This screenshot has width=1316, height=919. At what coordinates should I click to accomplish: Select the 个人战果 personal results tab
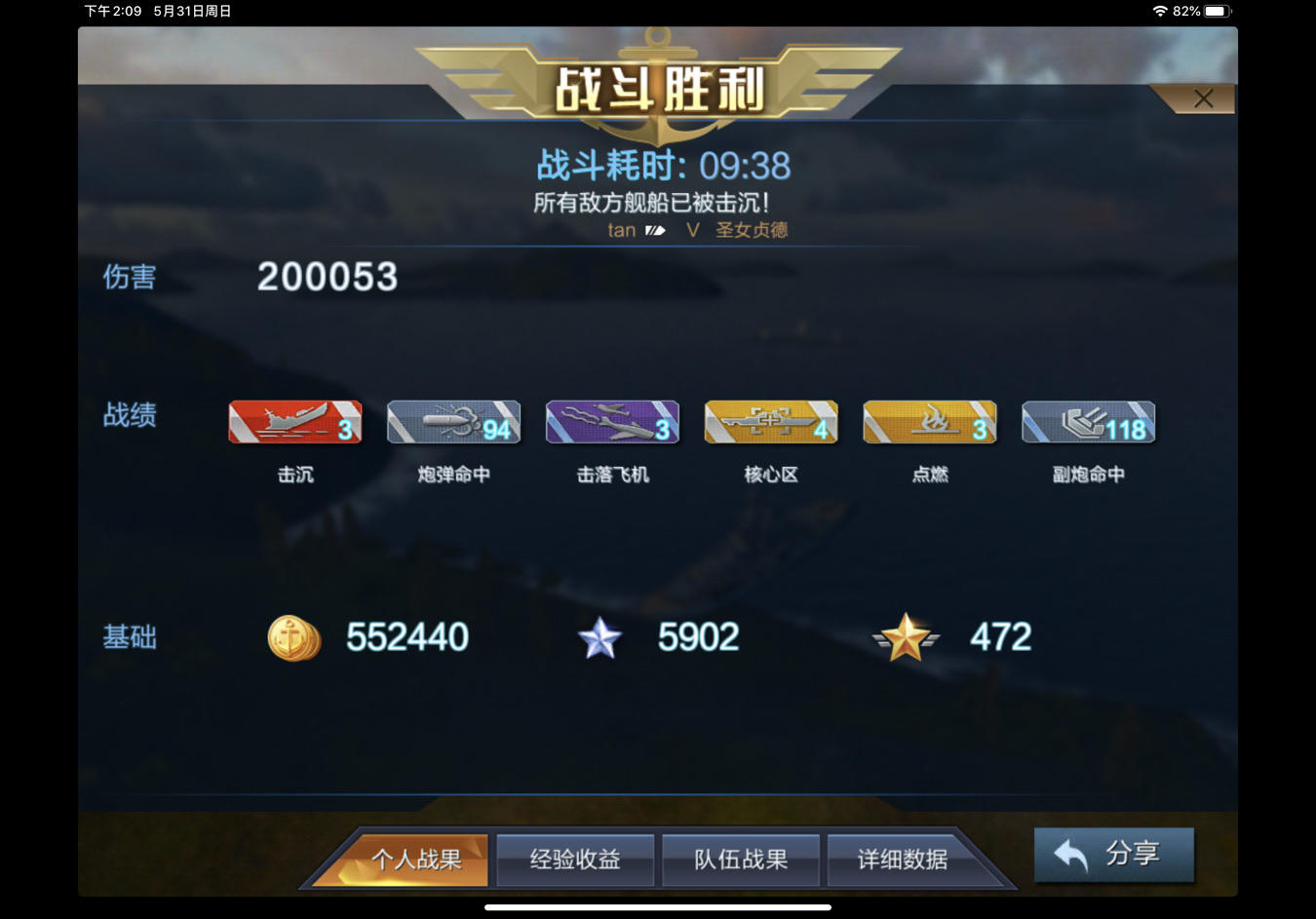(x=419, y=860)
